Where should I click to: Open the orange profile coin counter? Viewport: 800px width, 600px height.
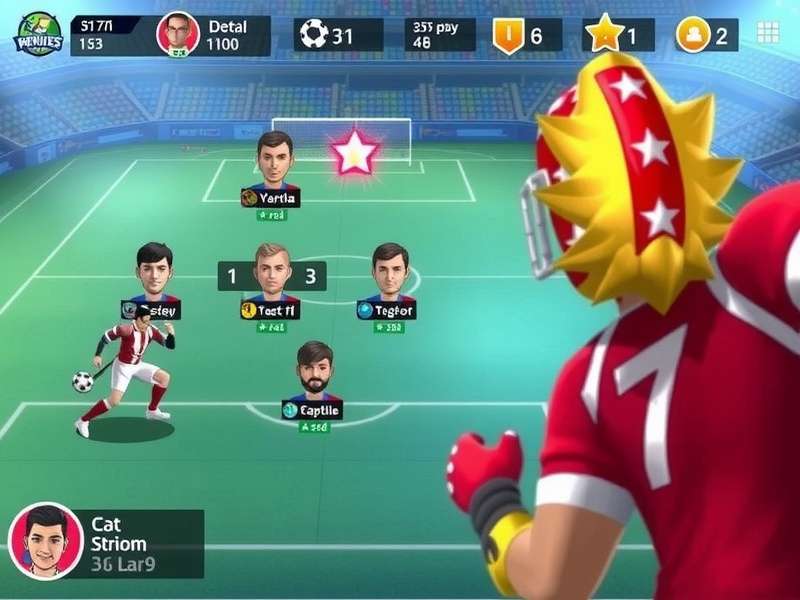[705, 35]
